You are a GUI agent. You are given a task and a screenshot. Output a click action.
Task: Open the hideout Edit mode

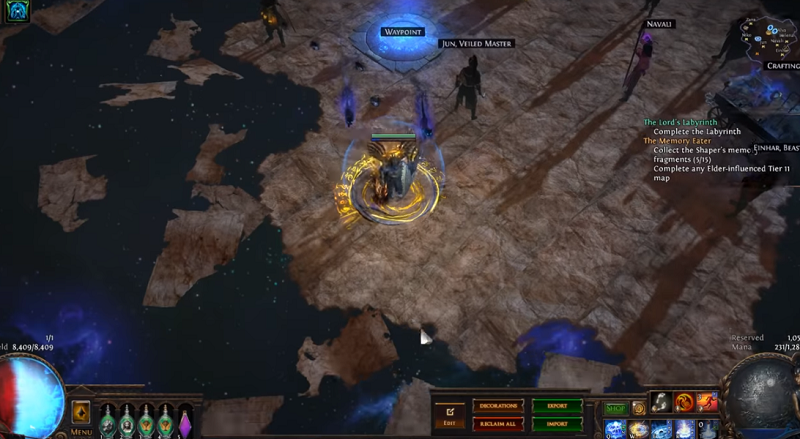[449, 414]
